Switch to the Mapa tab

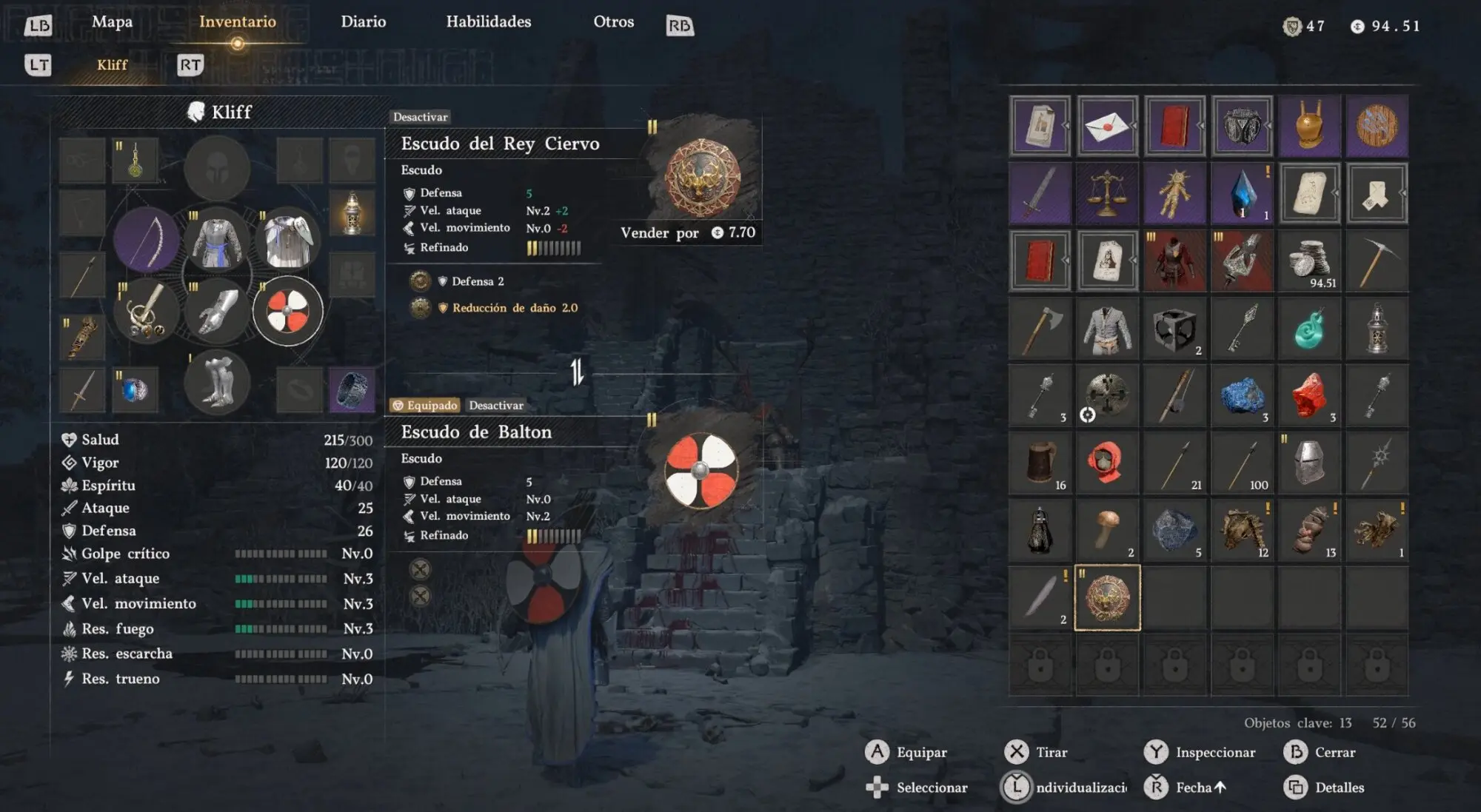[112, 22]
